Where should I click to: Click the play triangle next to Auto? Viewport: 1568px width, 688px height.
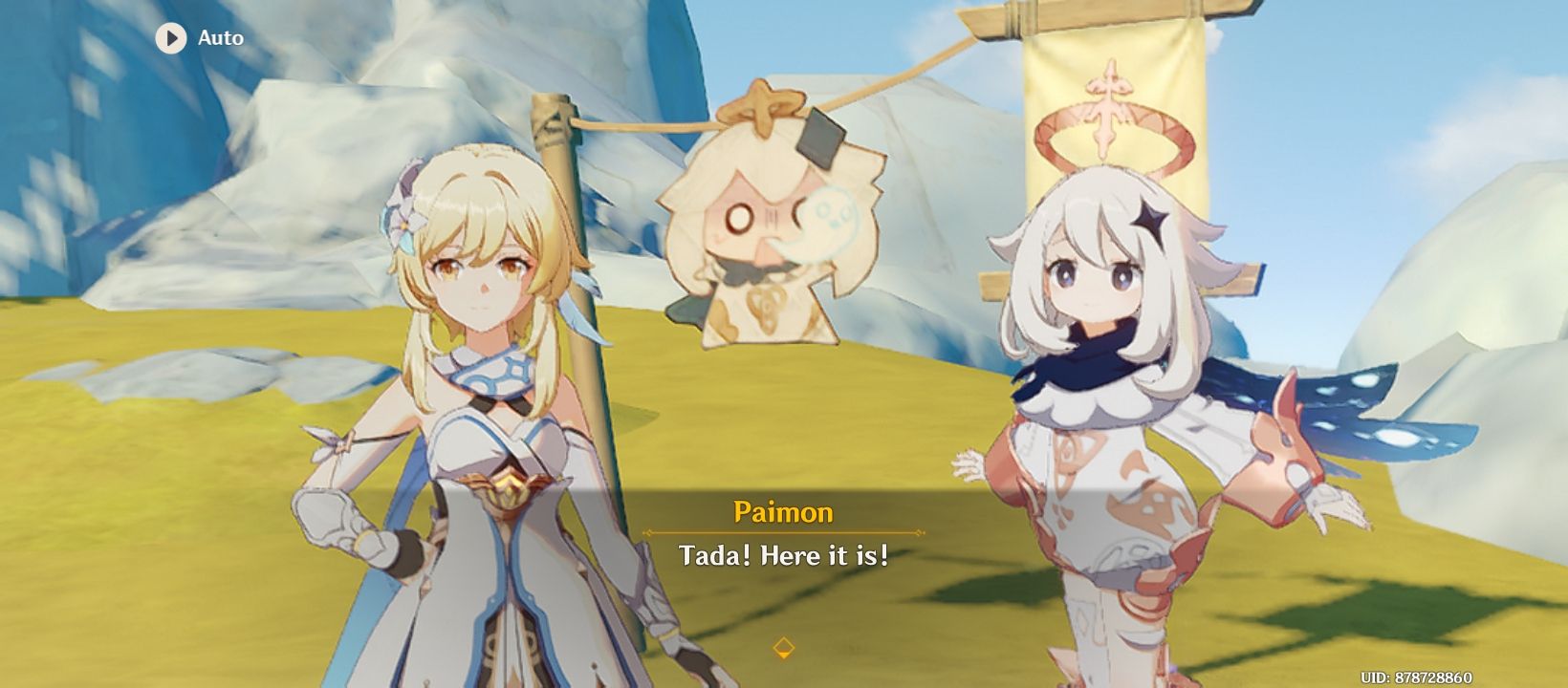click(x=172, y=39)
